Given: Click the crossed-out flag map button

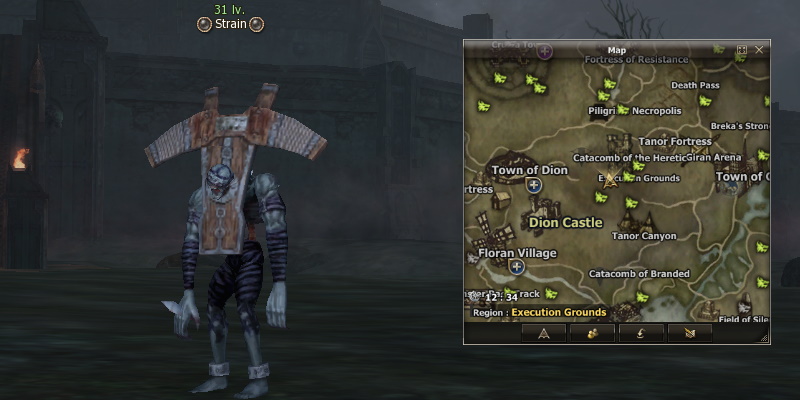Looking at the screenshot, I should [689, 333].
